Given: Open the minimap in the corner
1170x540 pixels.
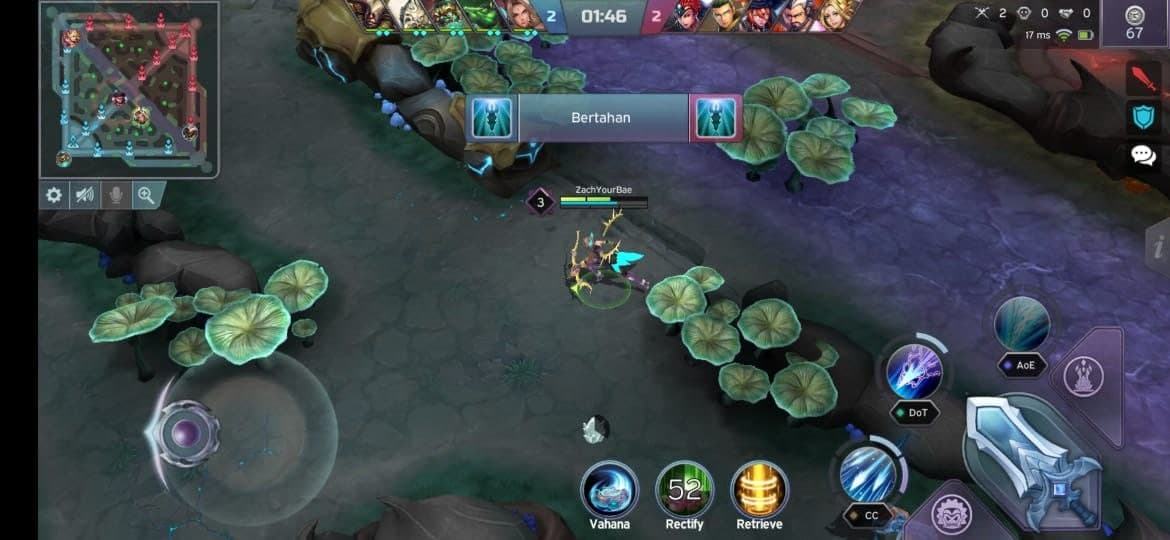Looking at the screenshot, I should pyautogui.click(x=129, y=89).
